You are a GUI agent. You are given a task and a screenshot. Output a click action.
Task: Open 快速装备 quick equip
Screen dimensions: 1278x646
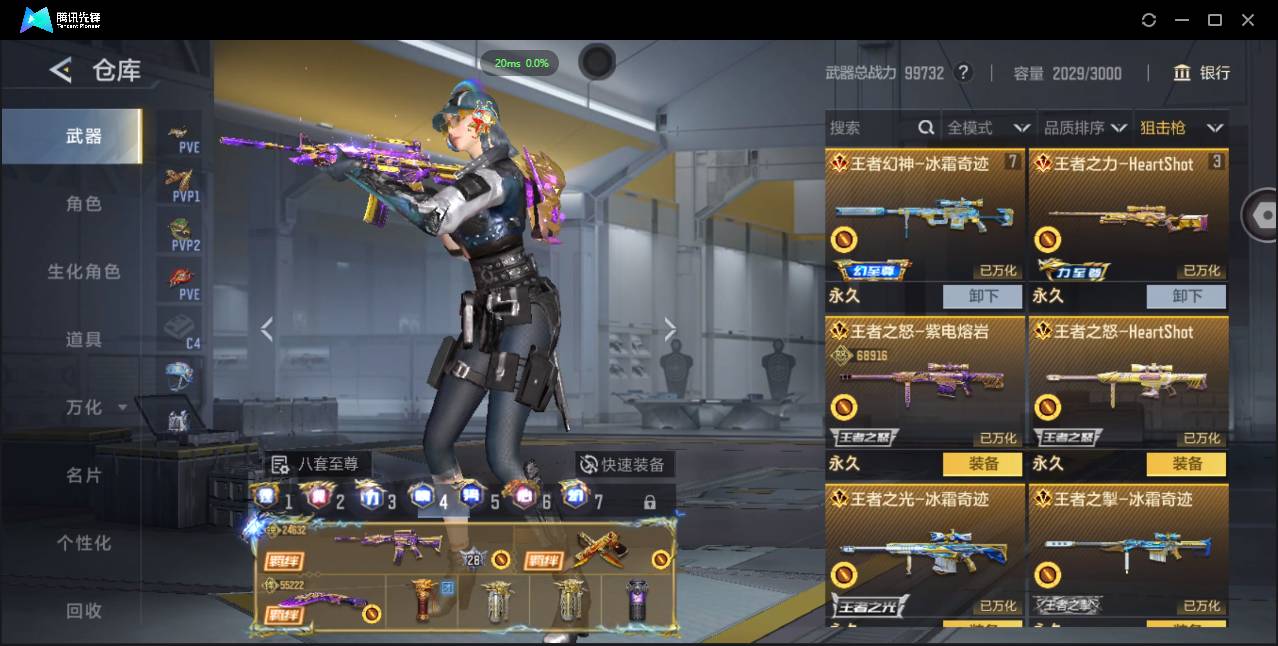(624, 464)
